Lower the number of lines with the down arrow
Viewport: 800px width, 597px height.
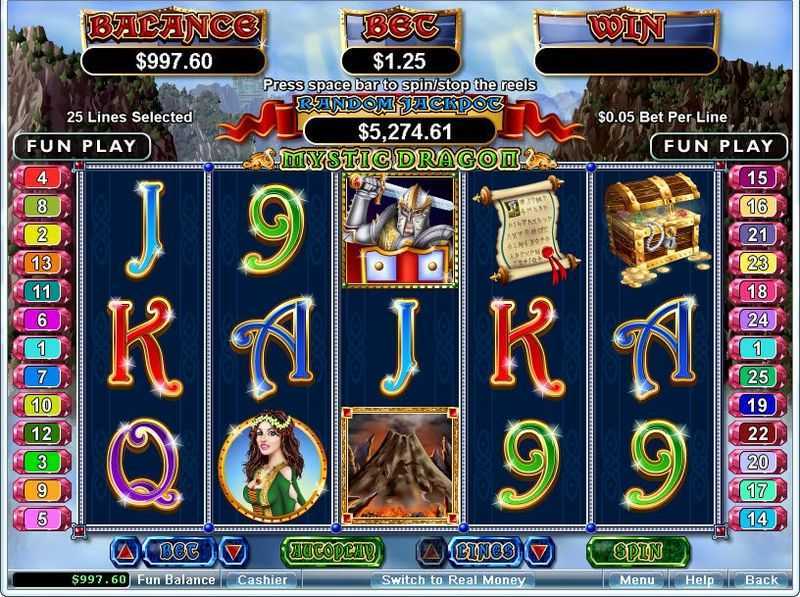[x=539, y=551]
